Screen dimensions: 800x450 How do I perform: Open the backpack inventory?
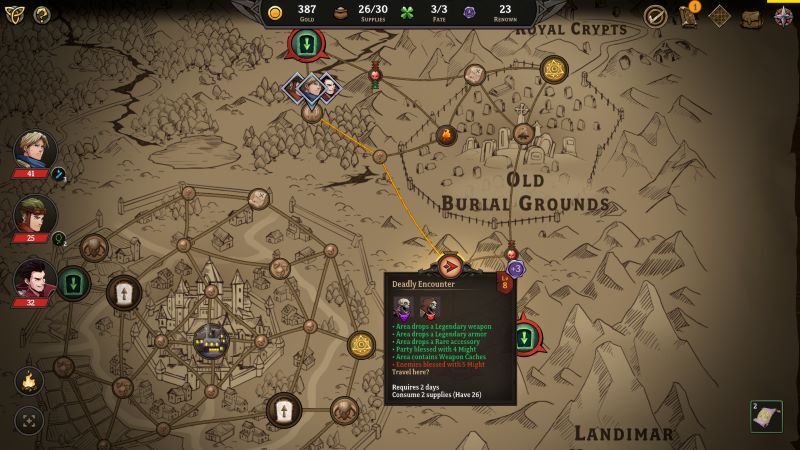click(x=751, y=17)
